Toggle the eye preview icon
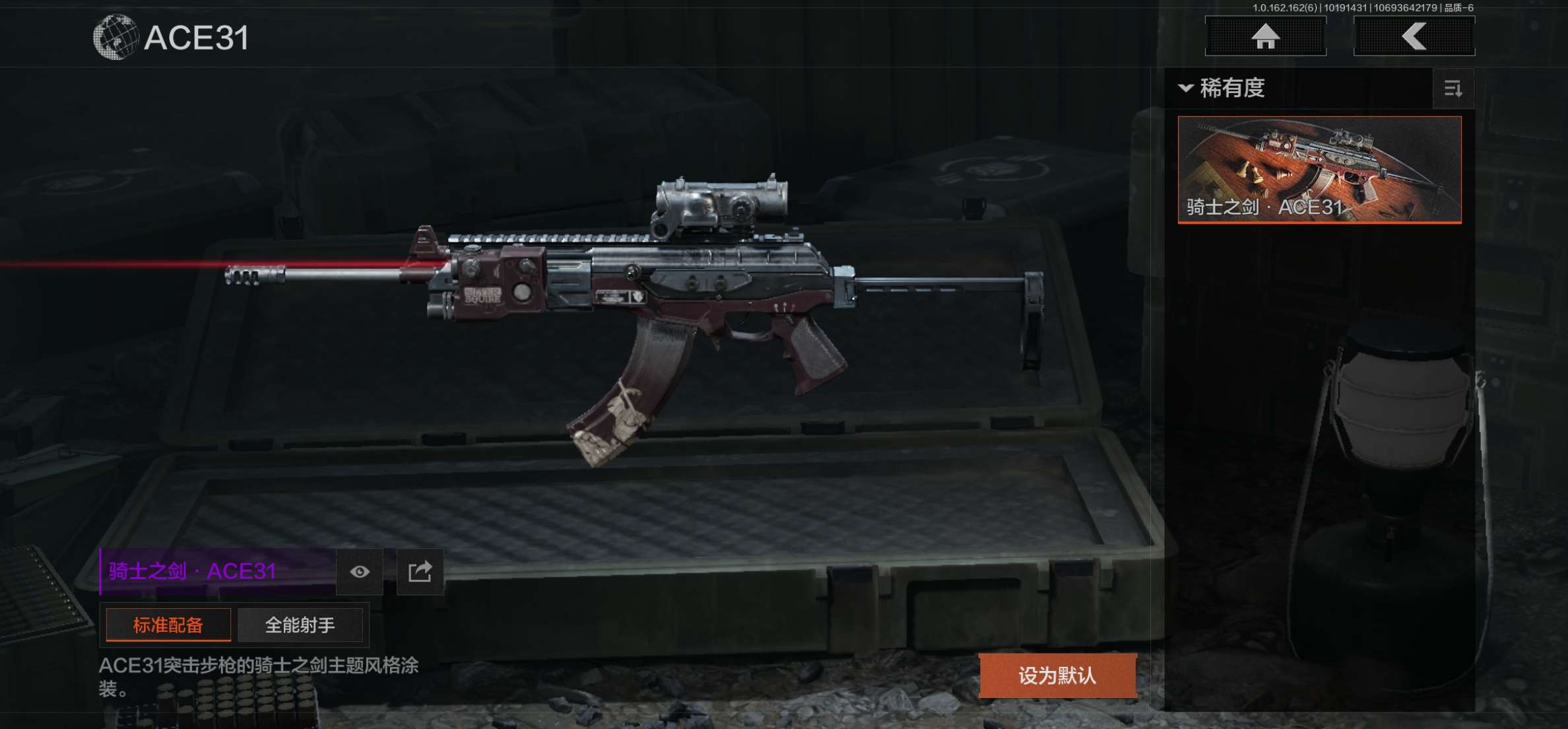Viewport: 1568px width, 729px height. 360,572
